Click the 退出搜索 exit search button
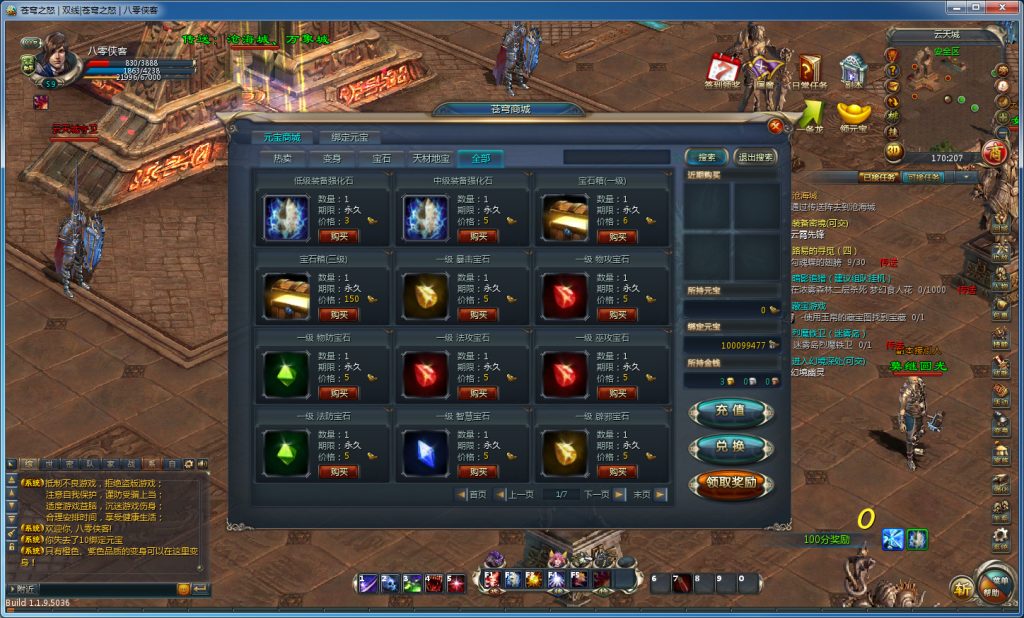Image resolution: width=1024 pixels, height=618 pixels. (x=755, y=157)
